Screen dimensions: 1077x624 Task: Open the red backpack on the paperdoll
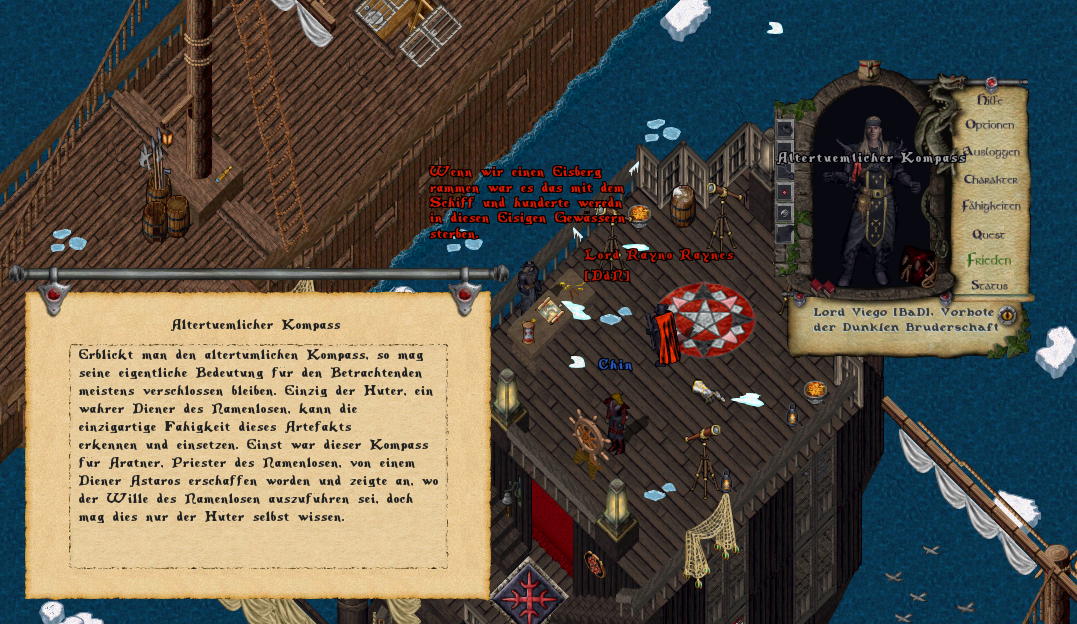point(917,265)
